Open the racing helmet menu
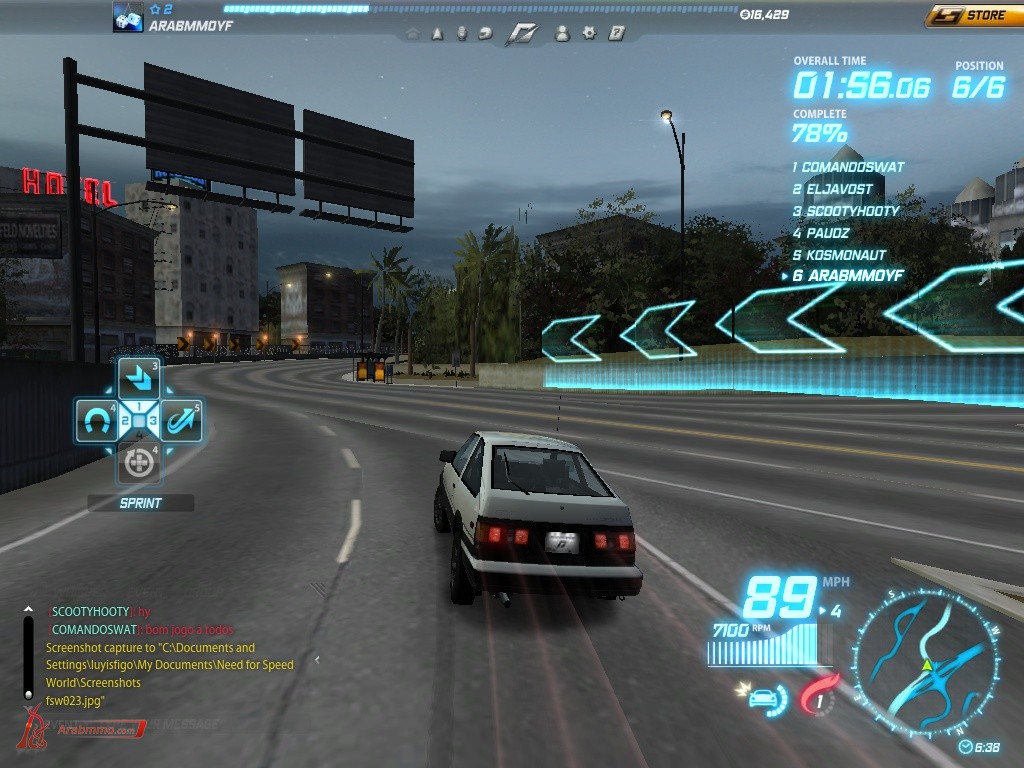1024x768 pixels. pos(486,33)
